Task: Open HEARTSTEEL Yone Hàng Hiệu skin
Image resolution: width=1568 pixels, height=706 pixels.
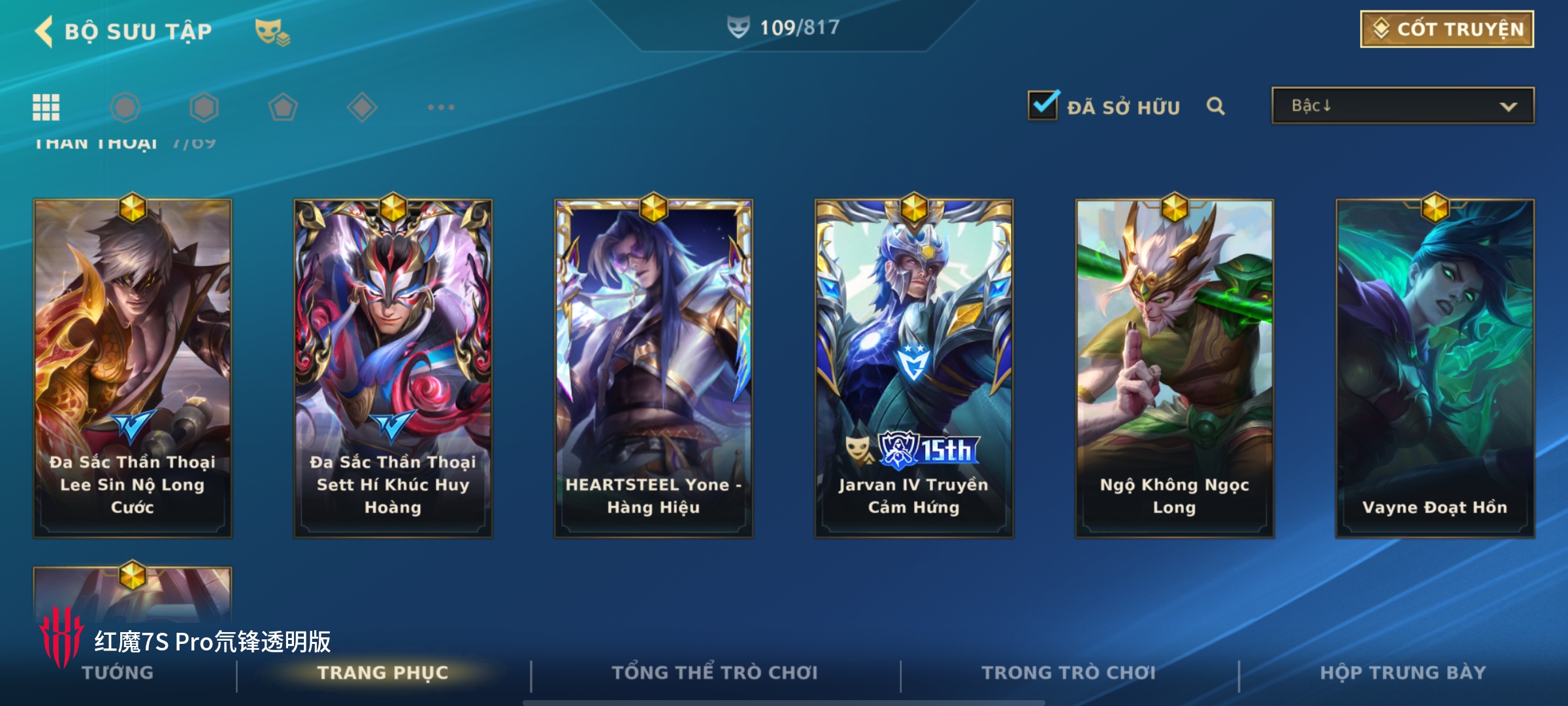Action: (x=653, y=368)
